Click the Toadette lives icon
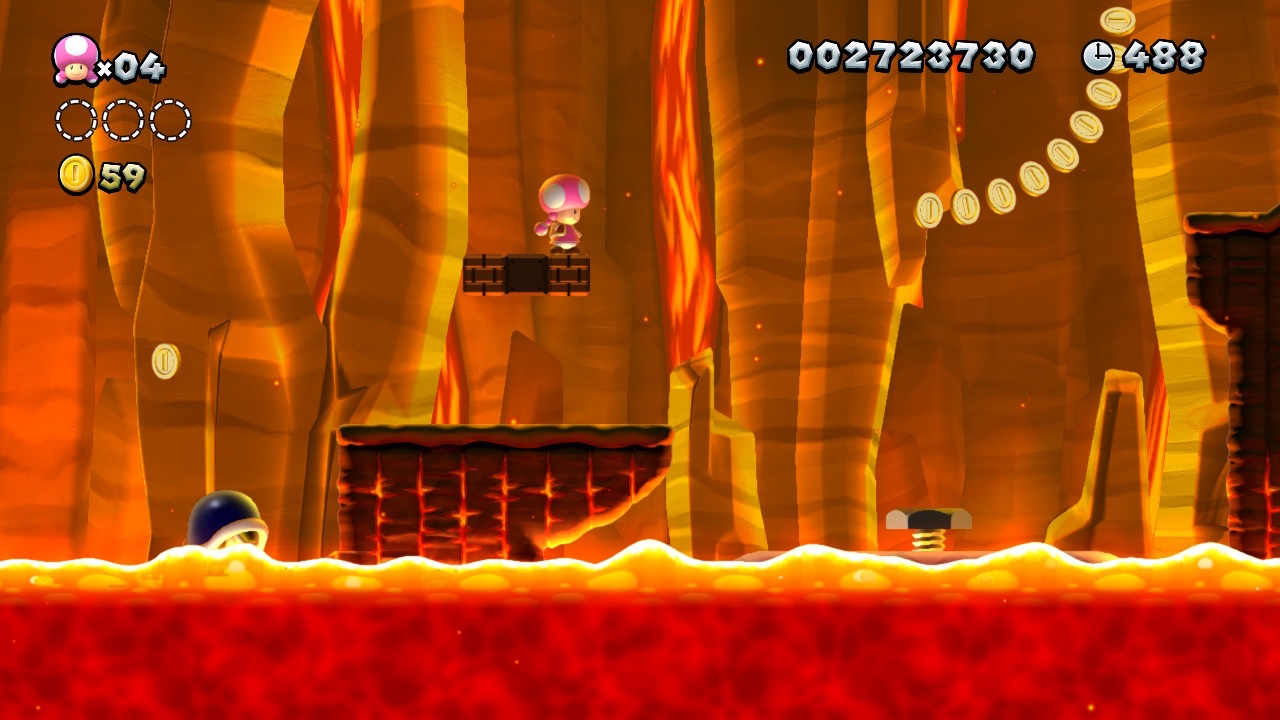Viewport: 1280px width, 720px height. 75,59
